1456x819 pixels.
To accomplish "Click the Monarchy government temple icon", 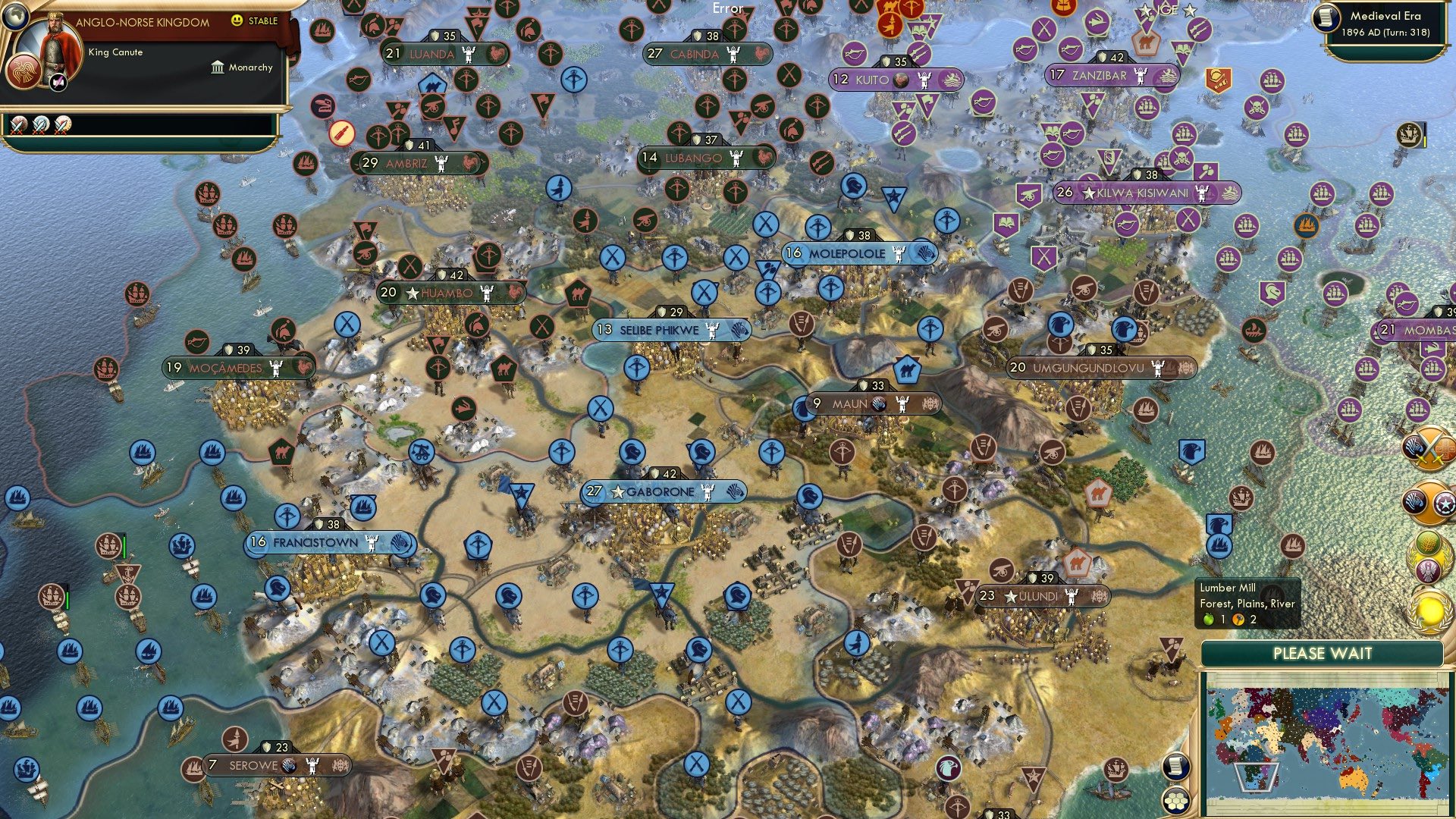I will pos(218,68).
